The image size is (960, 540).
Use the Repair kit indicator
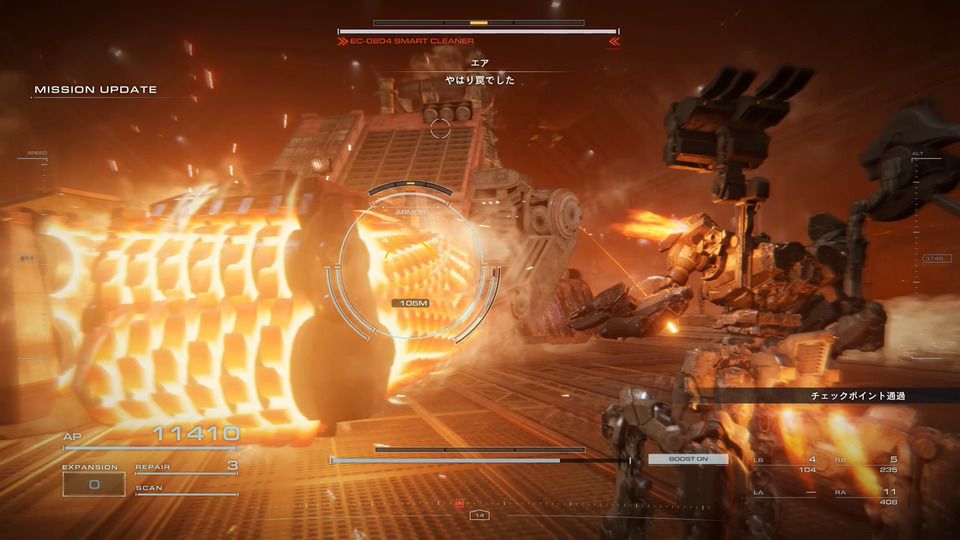click(186, 467)
